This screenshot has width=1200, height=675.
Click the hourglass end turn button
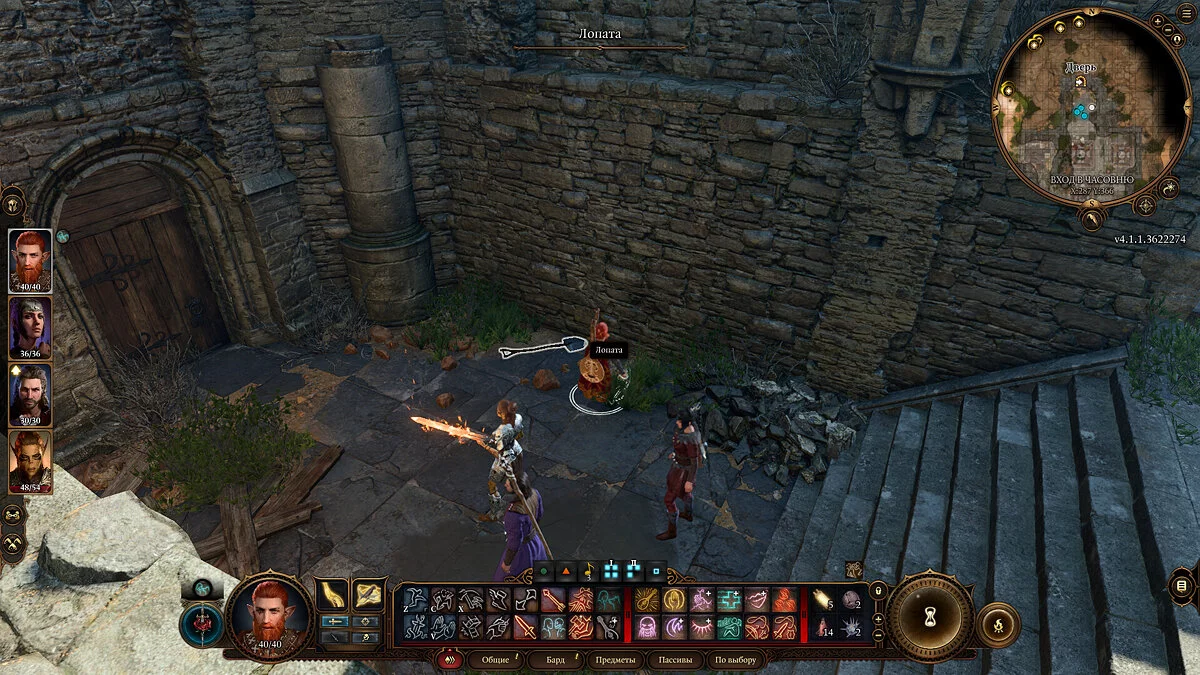(930, 617)
